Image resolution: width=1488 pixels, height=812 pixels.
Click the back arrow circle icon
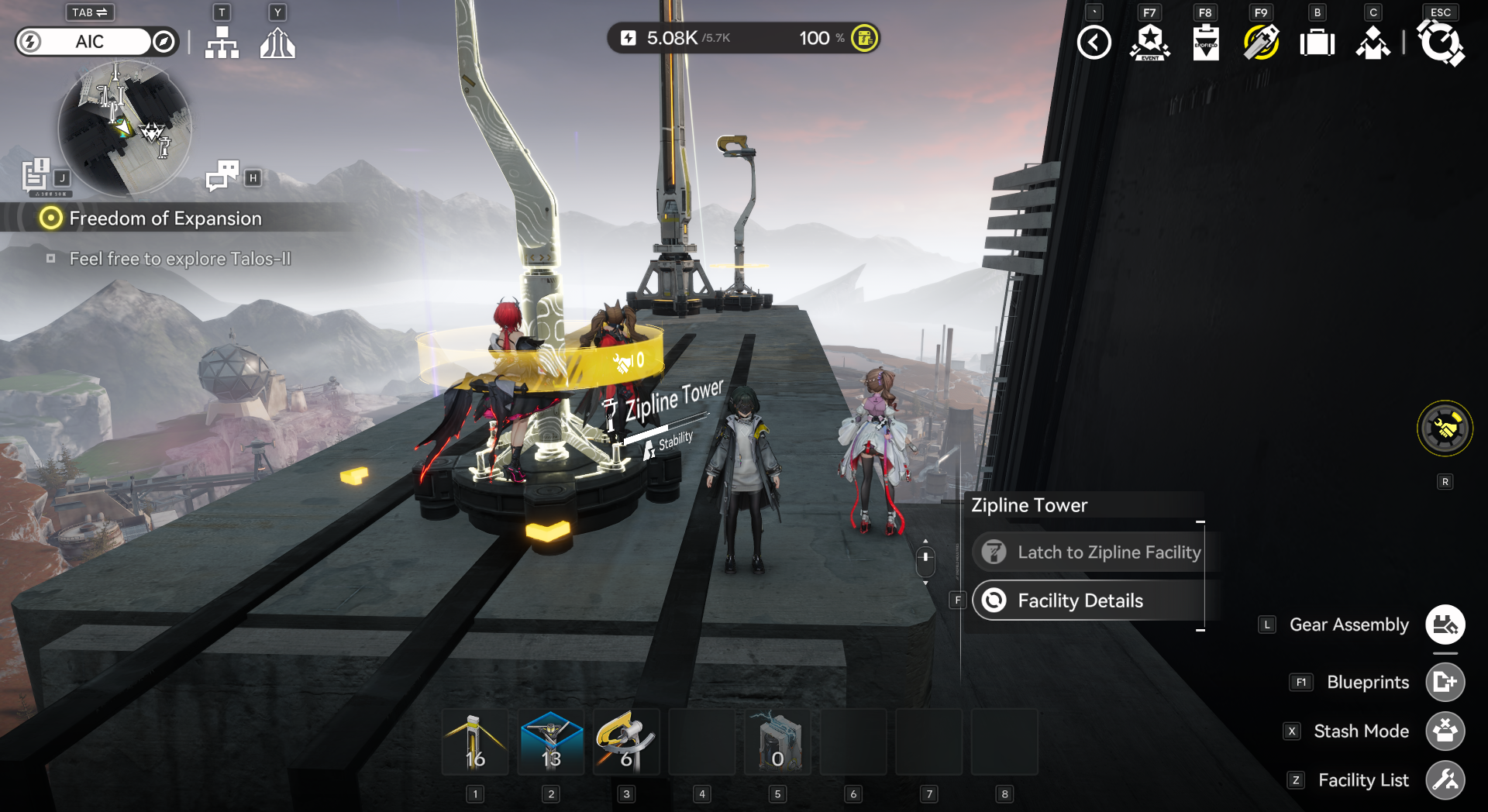[x=1094, y=43]
